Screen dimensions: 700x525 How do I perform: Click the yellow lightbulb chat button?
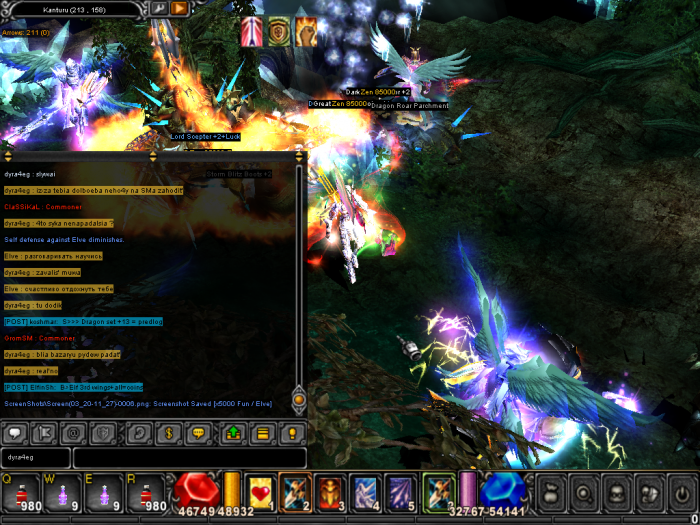tap(292, 434)
